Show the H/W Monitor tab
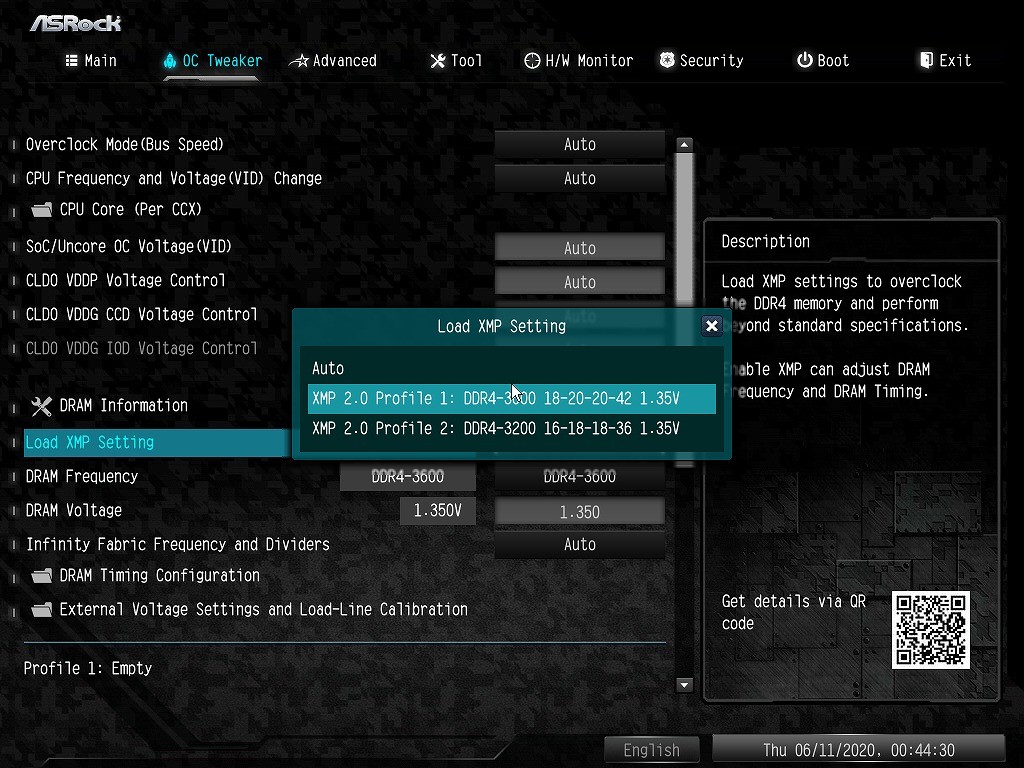The height and width of the screenshot is (768, 1024). pyautogui.click(x=578, y=61)
